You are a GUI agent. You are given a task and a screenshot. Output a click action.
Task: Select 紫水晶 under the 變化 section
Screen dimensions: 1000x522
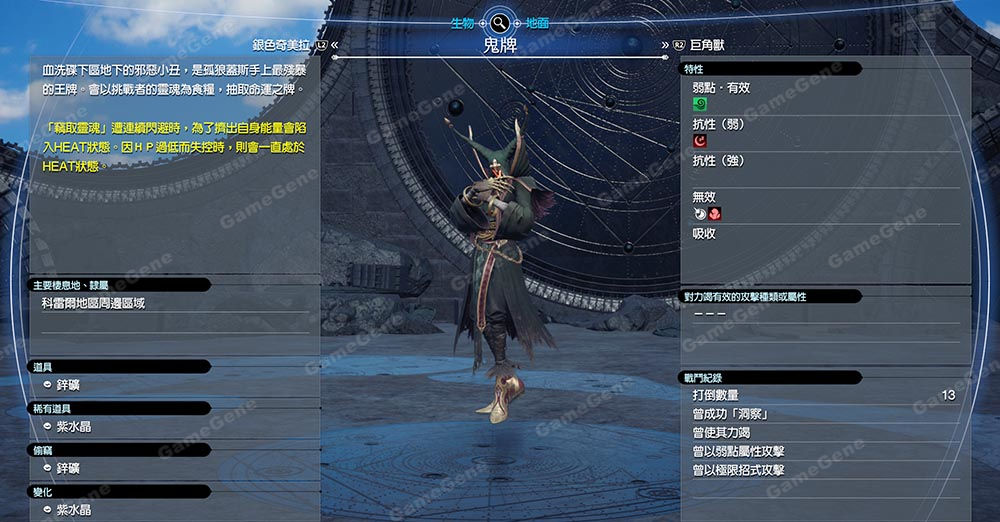(75, 510)
